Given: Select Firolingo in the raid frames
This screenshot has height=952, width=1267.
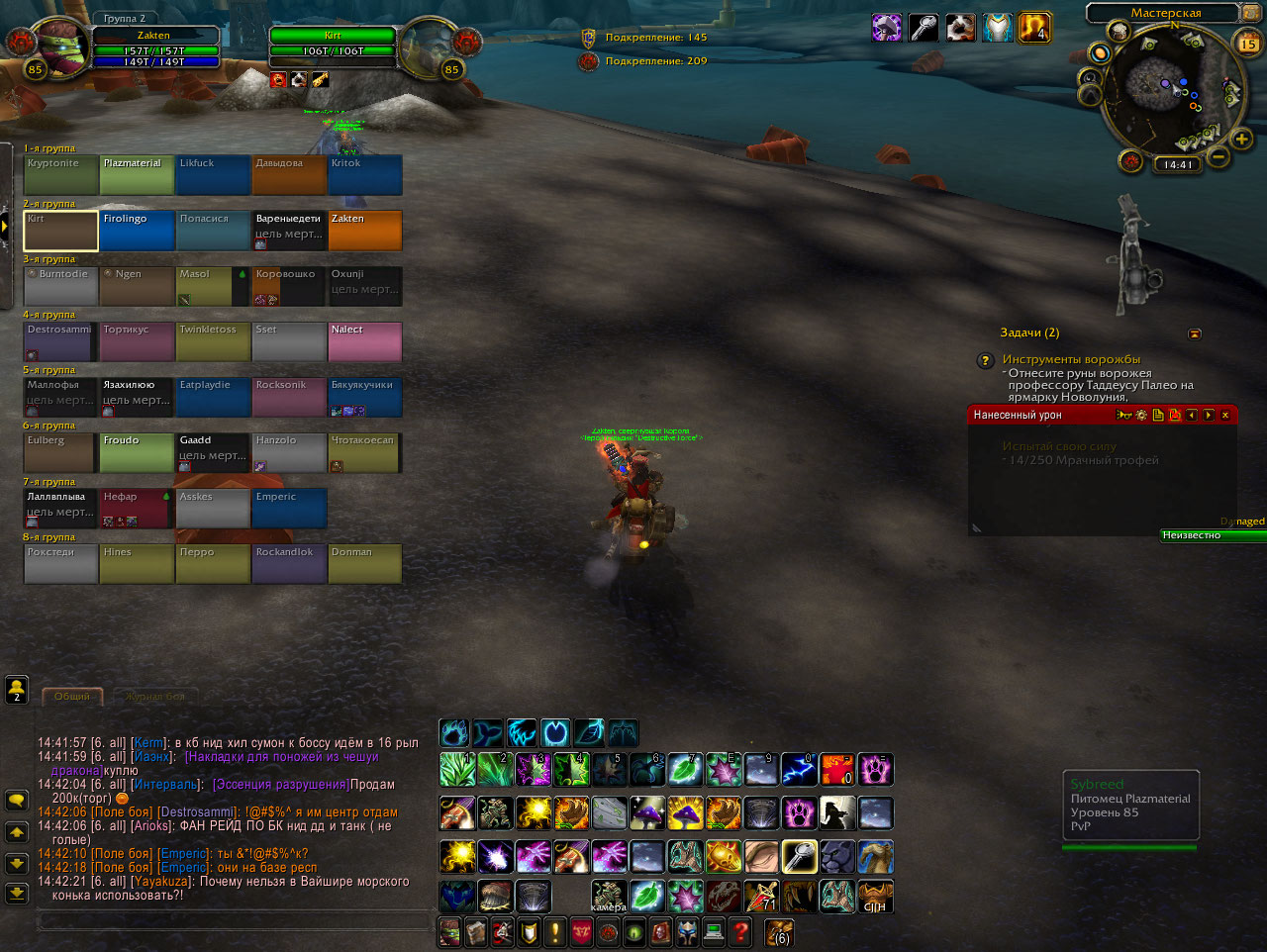Looking at the screenshot, I should (137, 231).
